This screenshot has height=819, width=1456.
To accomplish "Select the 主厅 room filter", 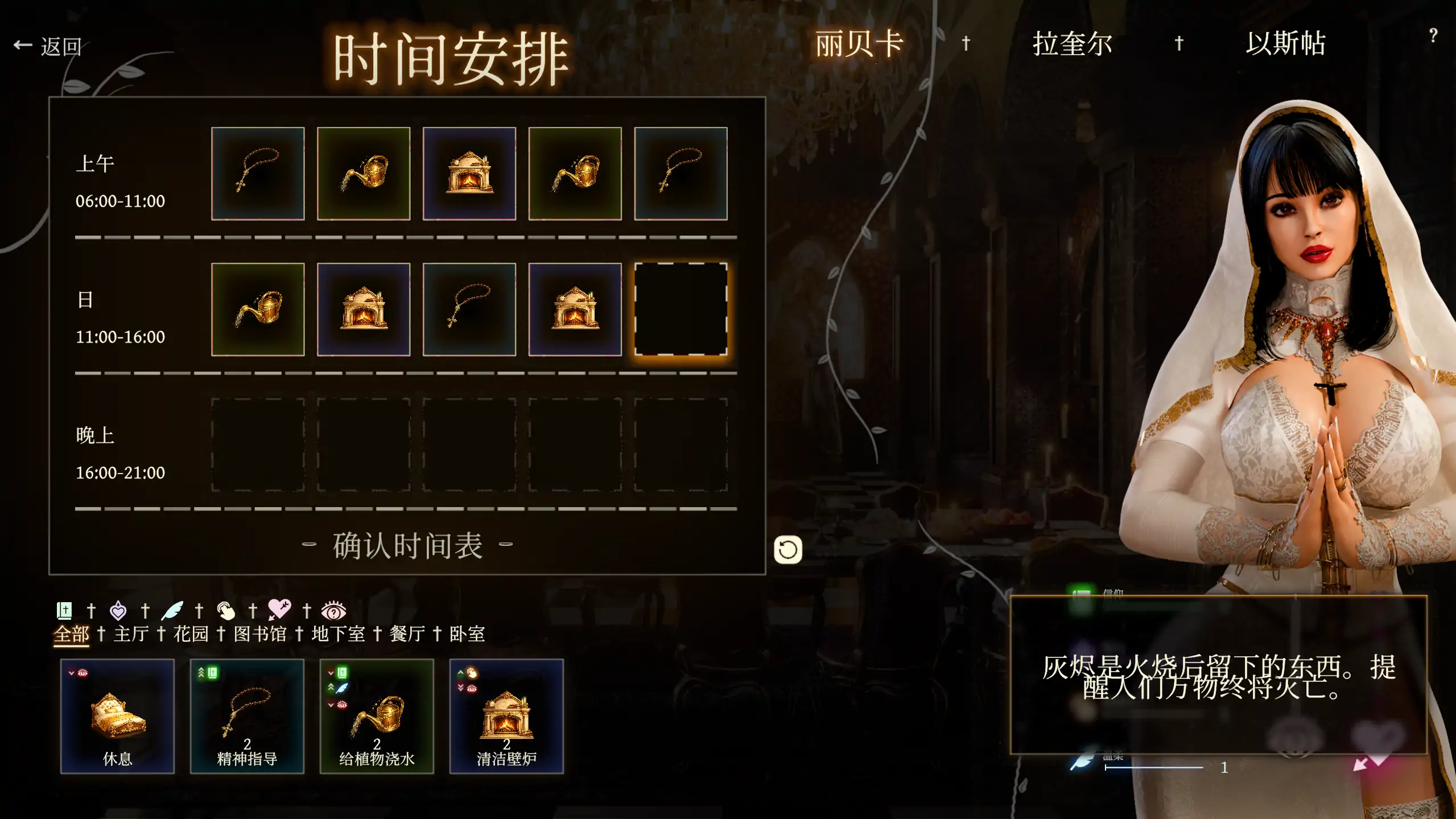I will (131, 633).
